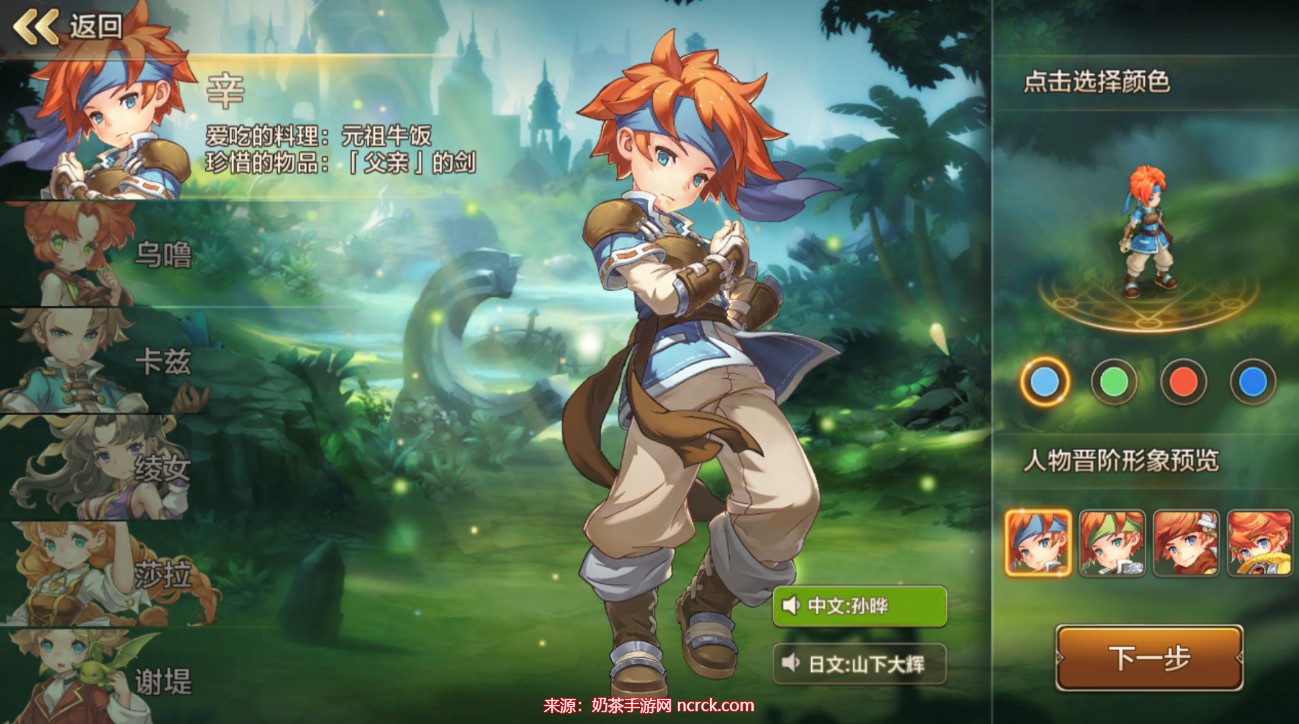Pick the character 谢堤
The width and height of the screenshot is (1299, 724).
[x=110, y=678]
